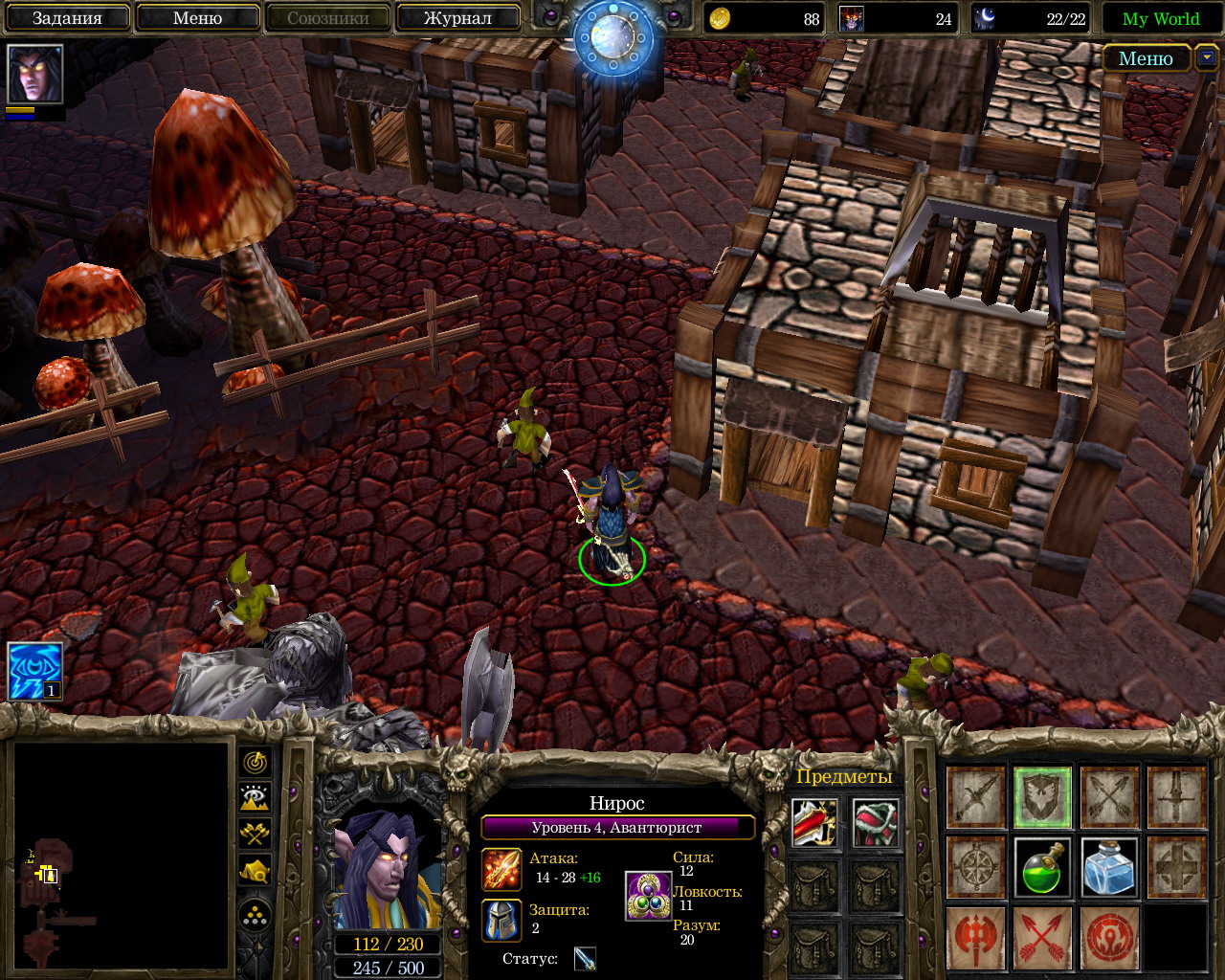Image resolution: width=1225 pixels, height=980 pixels.
Task: Open the top-bar Меню button
Action: tap(197, 18)
